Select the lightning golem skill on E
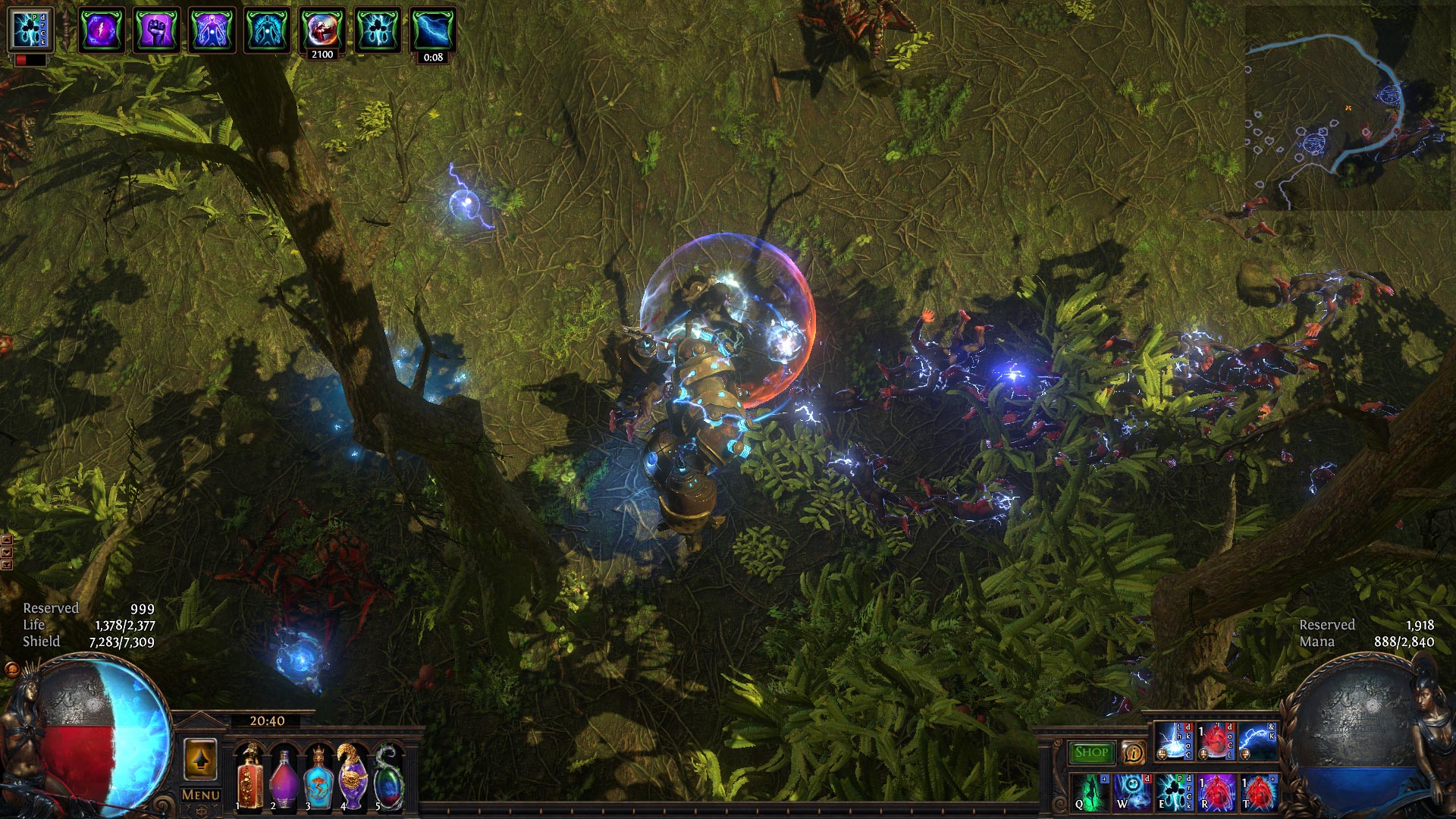This screenshot has width=1456, height=819. (x=1173, y=792)
